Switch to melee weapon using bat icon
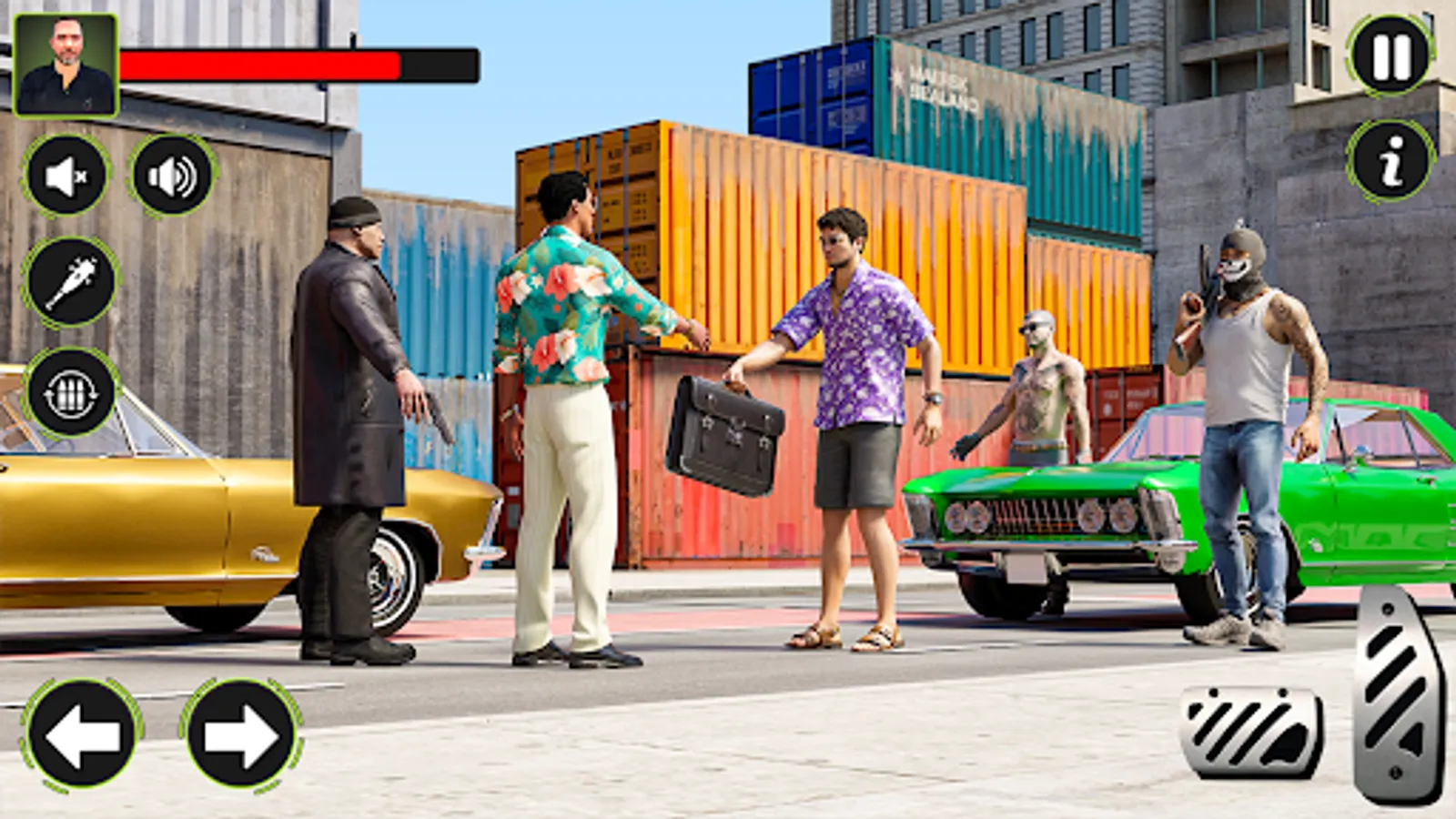 (x=66, y=281)
